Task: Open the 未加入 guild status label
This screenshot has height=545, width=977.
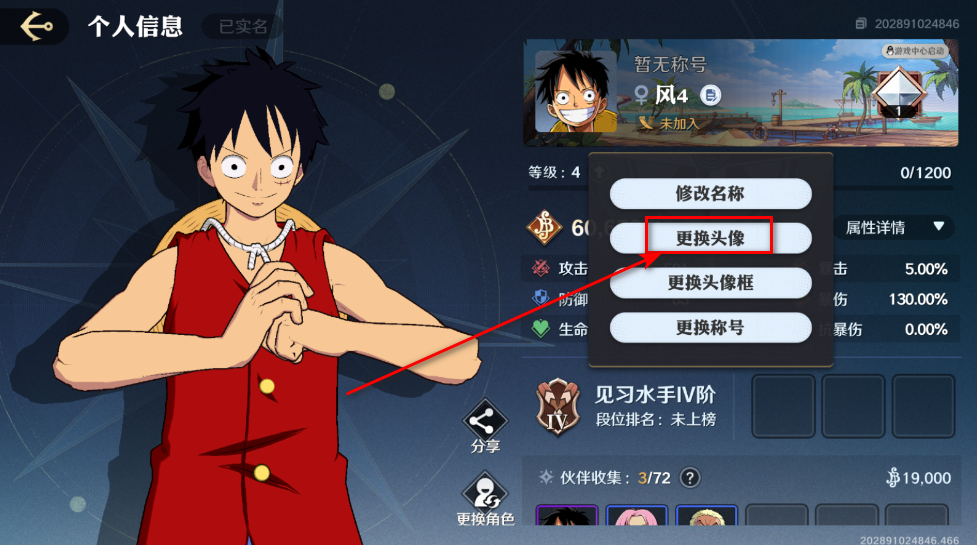Action: (670, 124)
